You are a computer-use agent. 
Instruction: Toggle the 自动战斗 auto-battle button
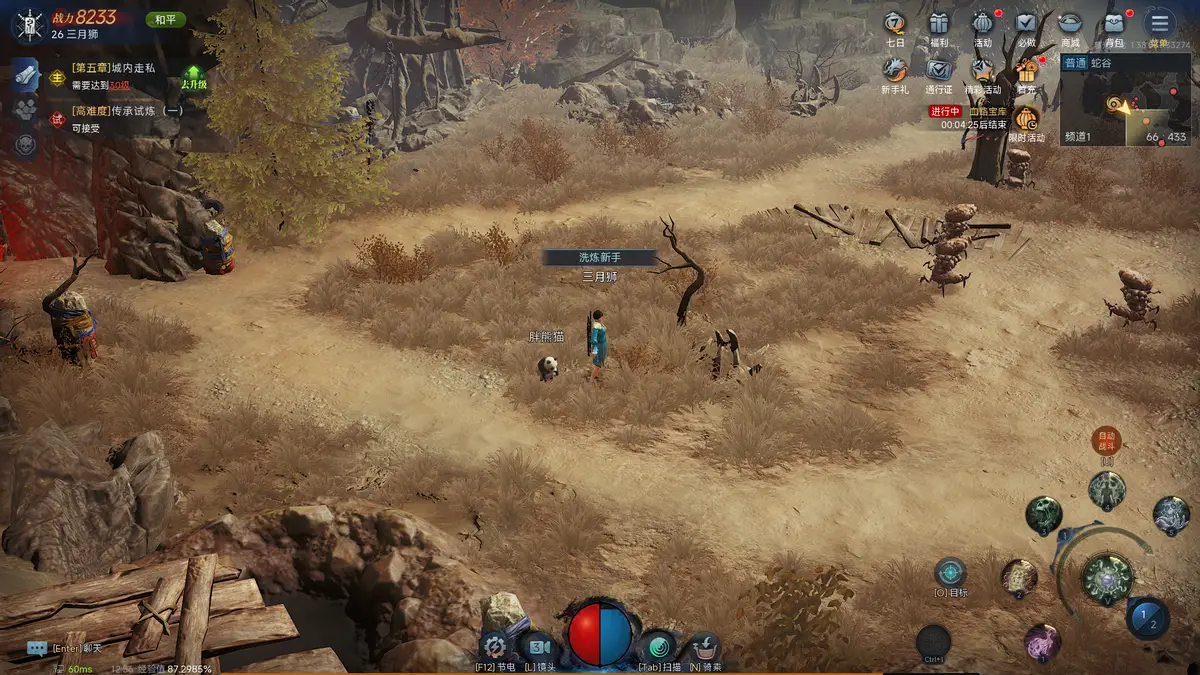[x=1106, y=440]
